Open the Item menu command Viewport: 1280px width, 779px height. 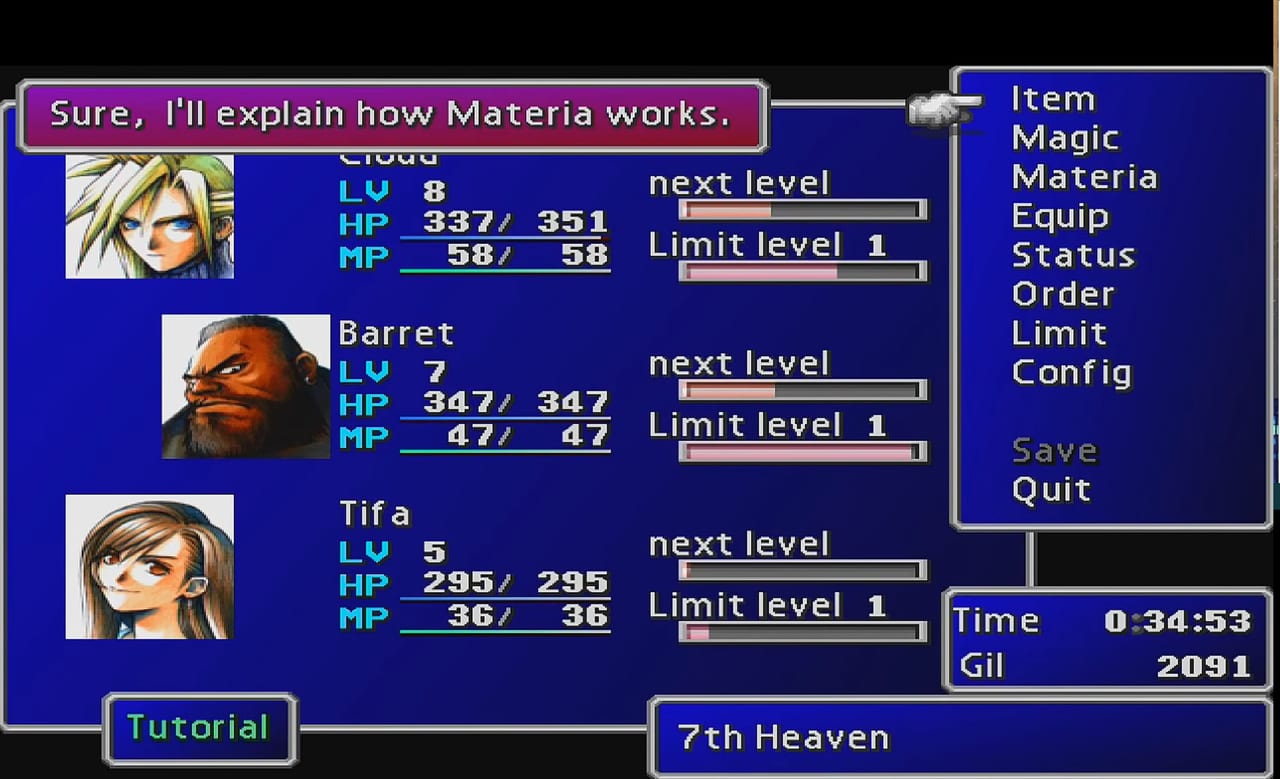pos(1052,98)
